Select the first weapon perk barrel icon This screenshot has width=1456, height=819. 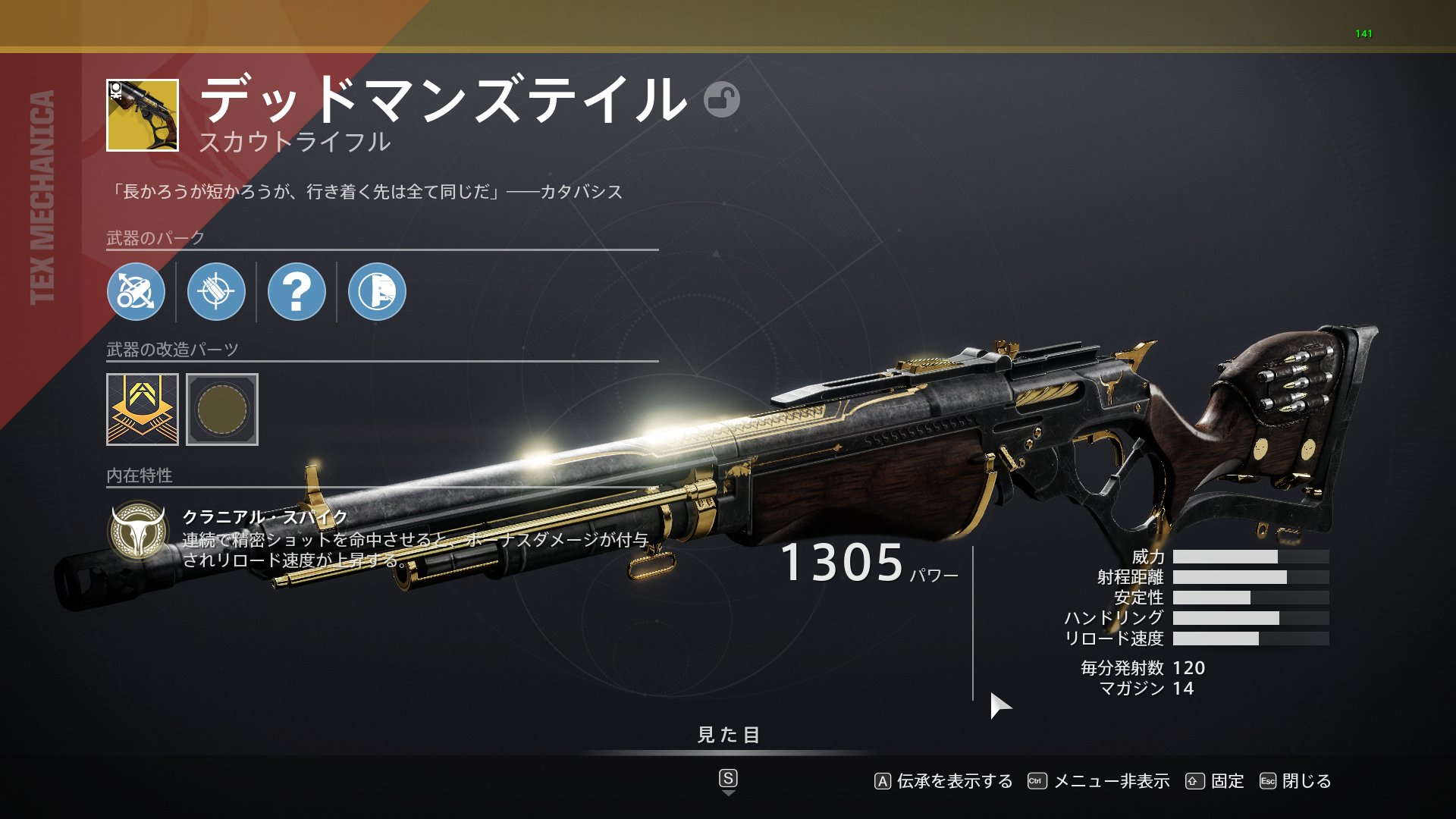point(136,292)
